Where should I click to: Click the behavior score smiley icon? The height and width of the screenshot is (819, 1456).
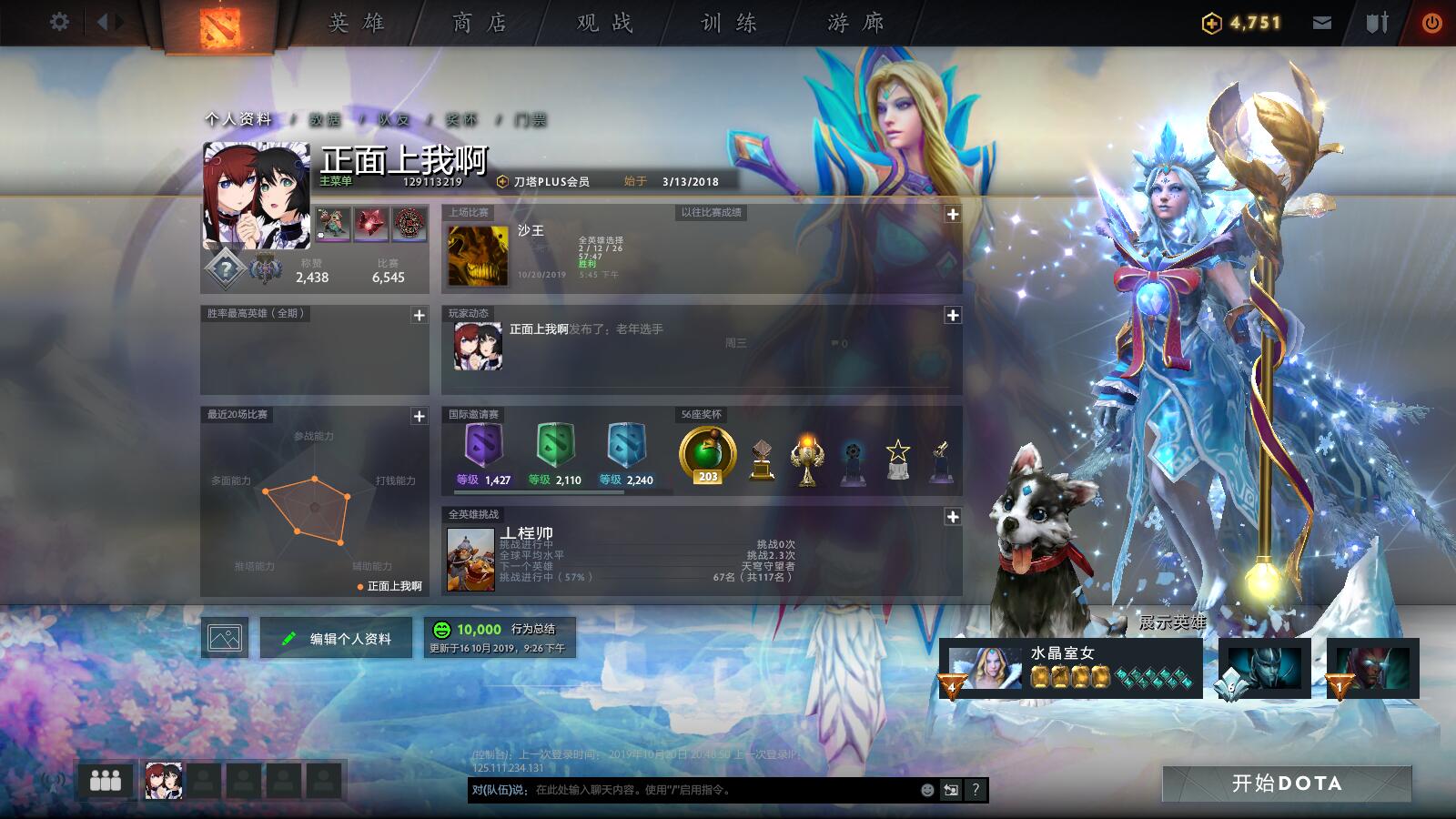coord(443,628)
